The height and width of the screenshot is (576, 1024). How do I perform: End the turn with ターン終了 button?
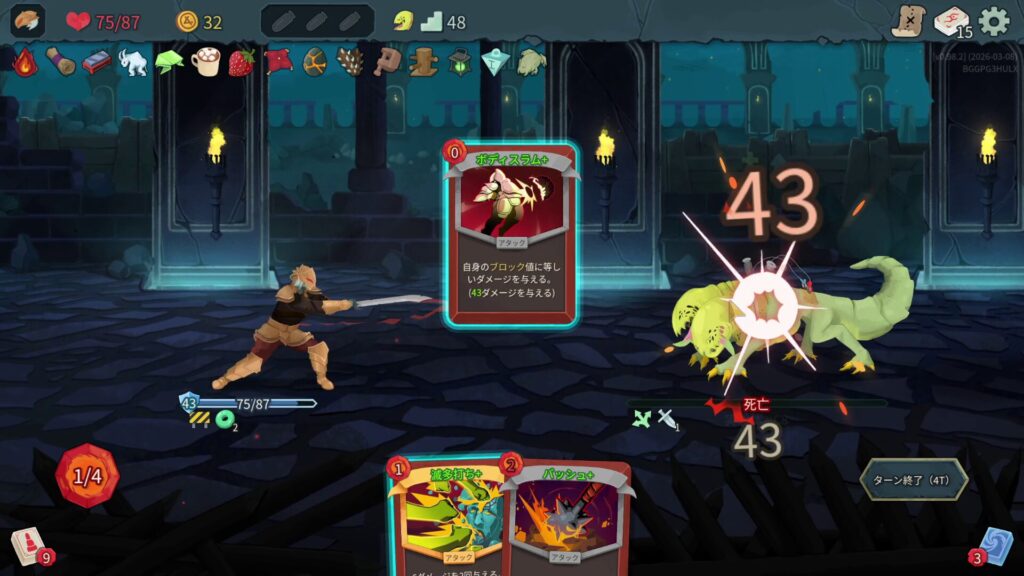(x=913, y=479)
